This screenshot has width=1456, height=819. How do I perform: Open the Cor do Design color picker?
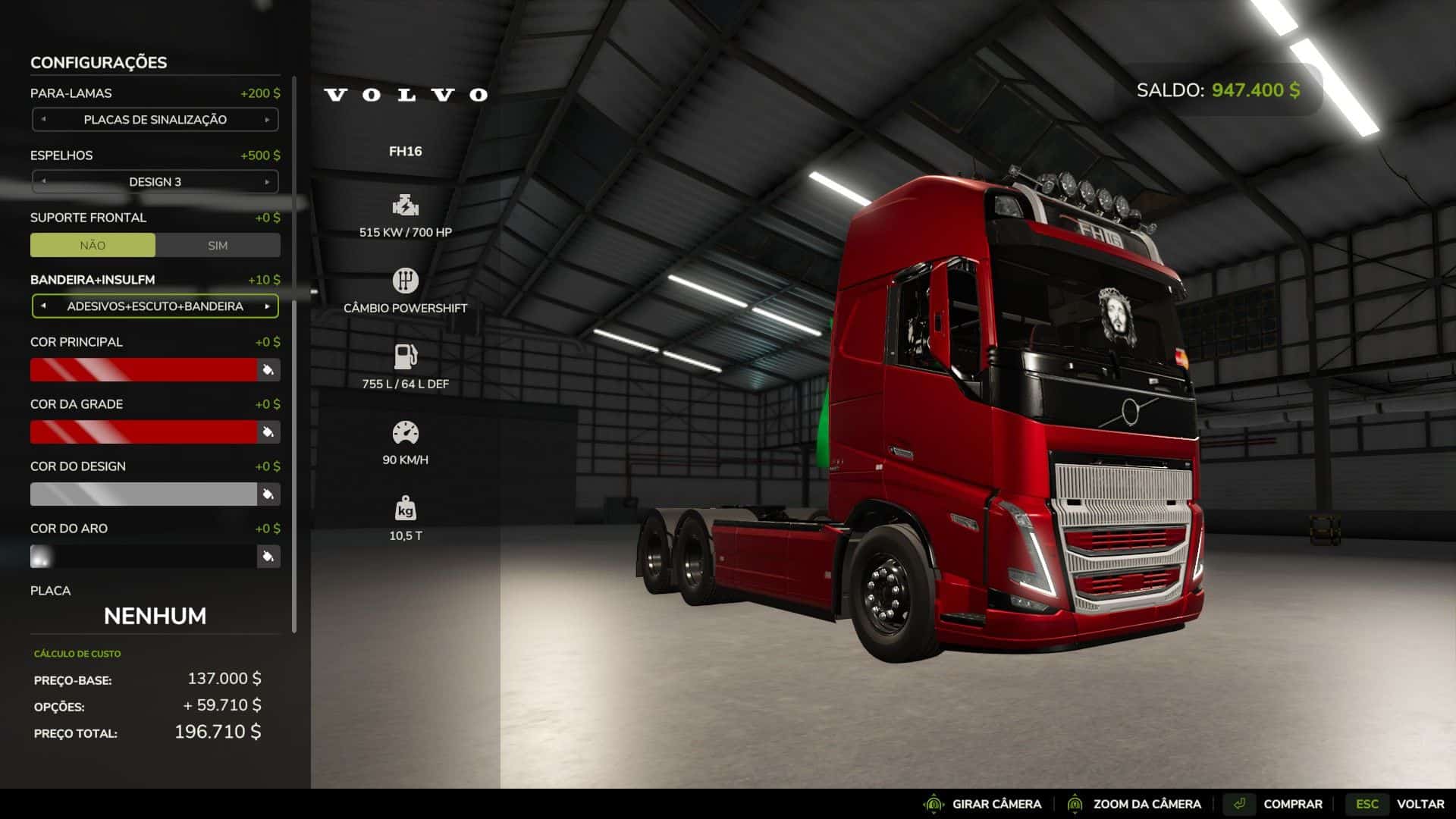268,494
